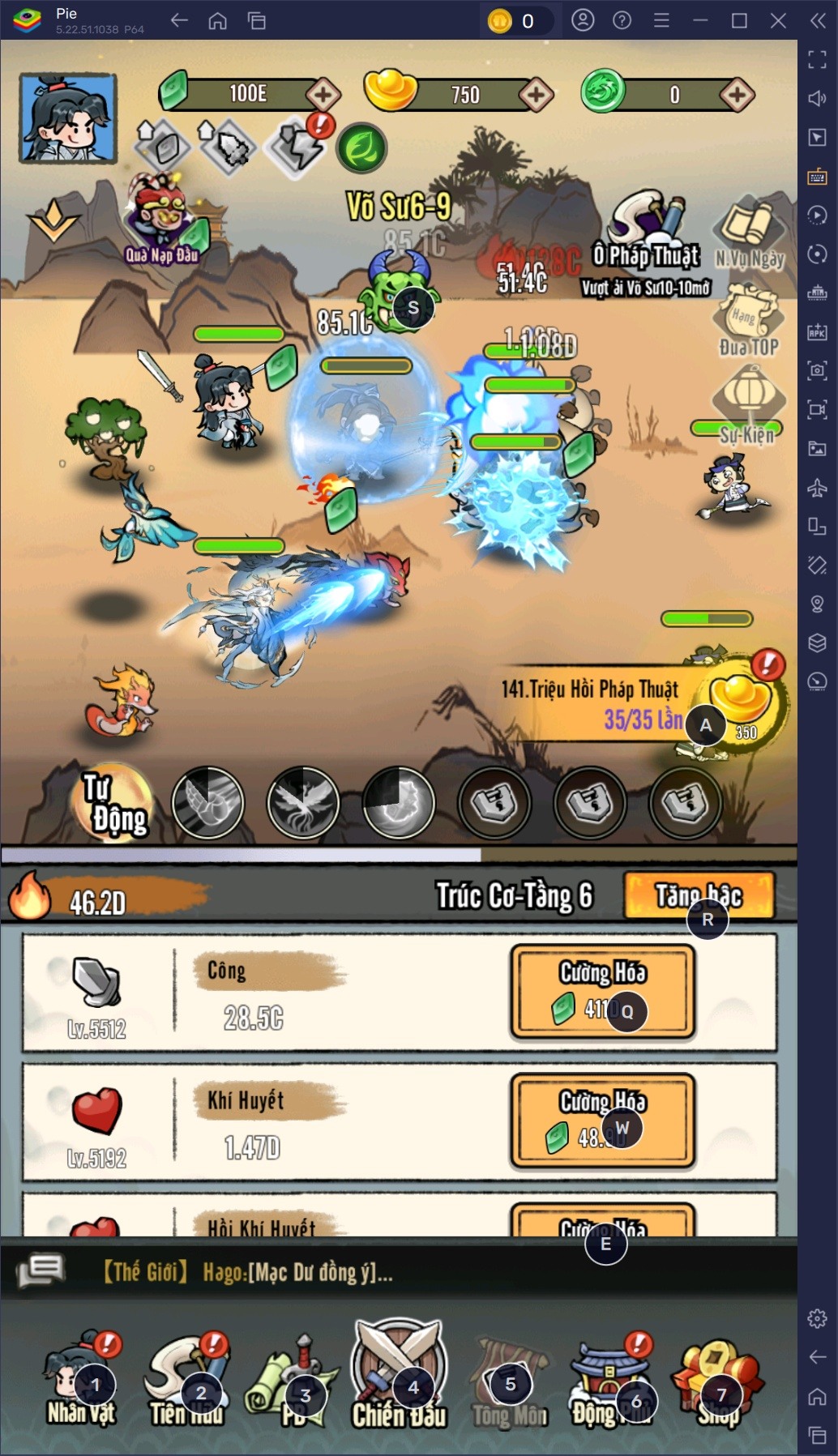Screen dimensions: 838x1456
Task: Switch to the Chiến Đấu tab
Action: coord(398,1377)
